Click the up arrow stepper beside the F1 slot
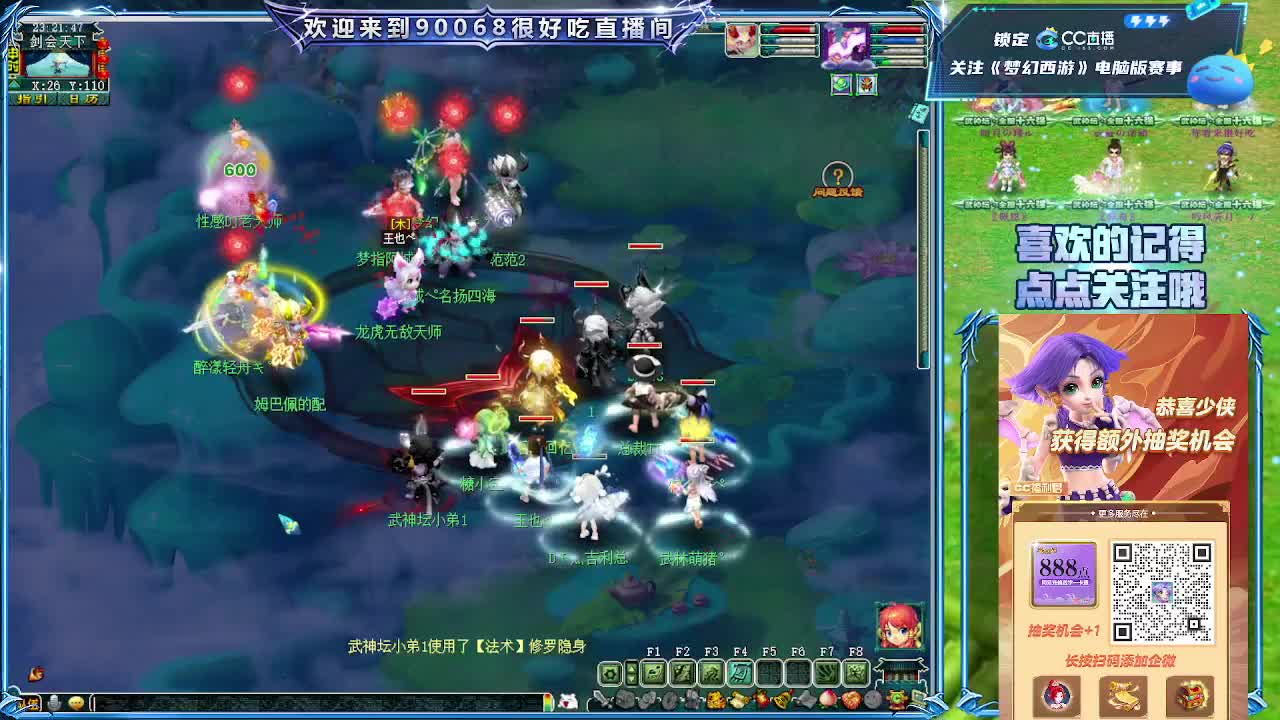 point(631,668)
